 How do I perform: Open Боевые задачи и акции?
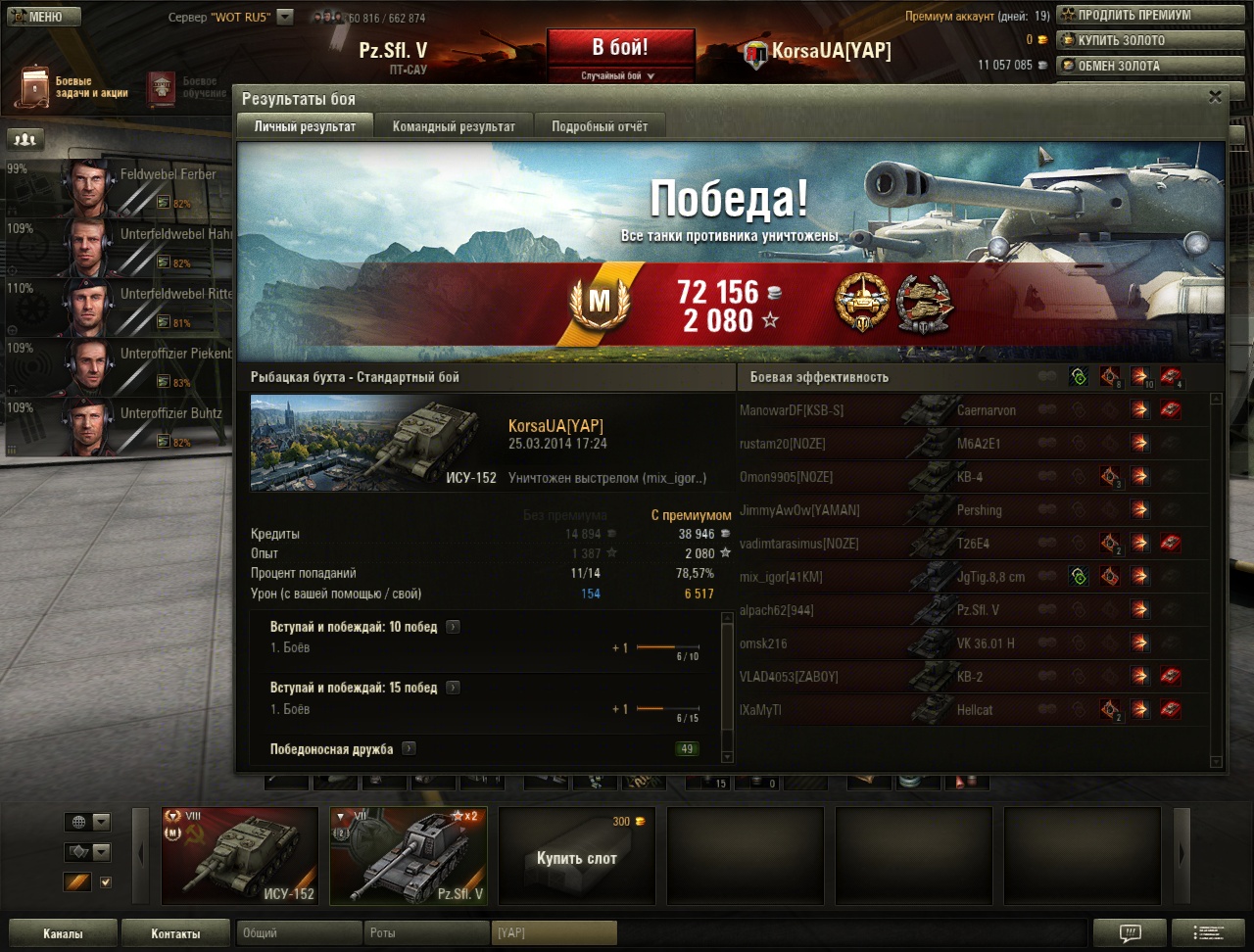76,87
